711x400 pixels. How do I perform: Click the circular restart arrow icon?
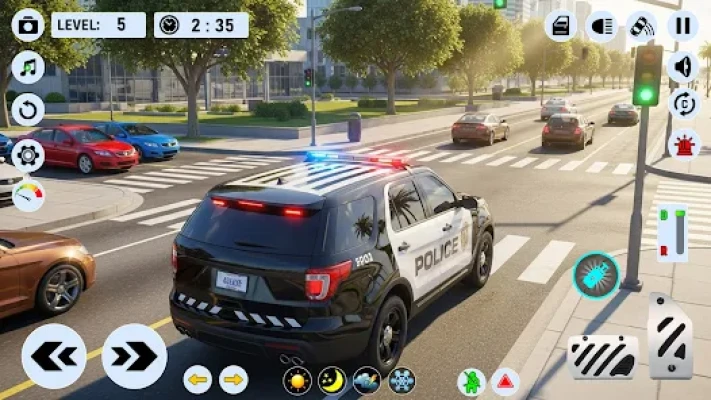pyautogui.click(x=27, y=110)
